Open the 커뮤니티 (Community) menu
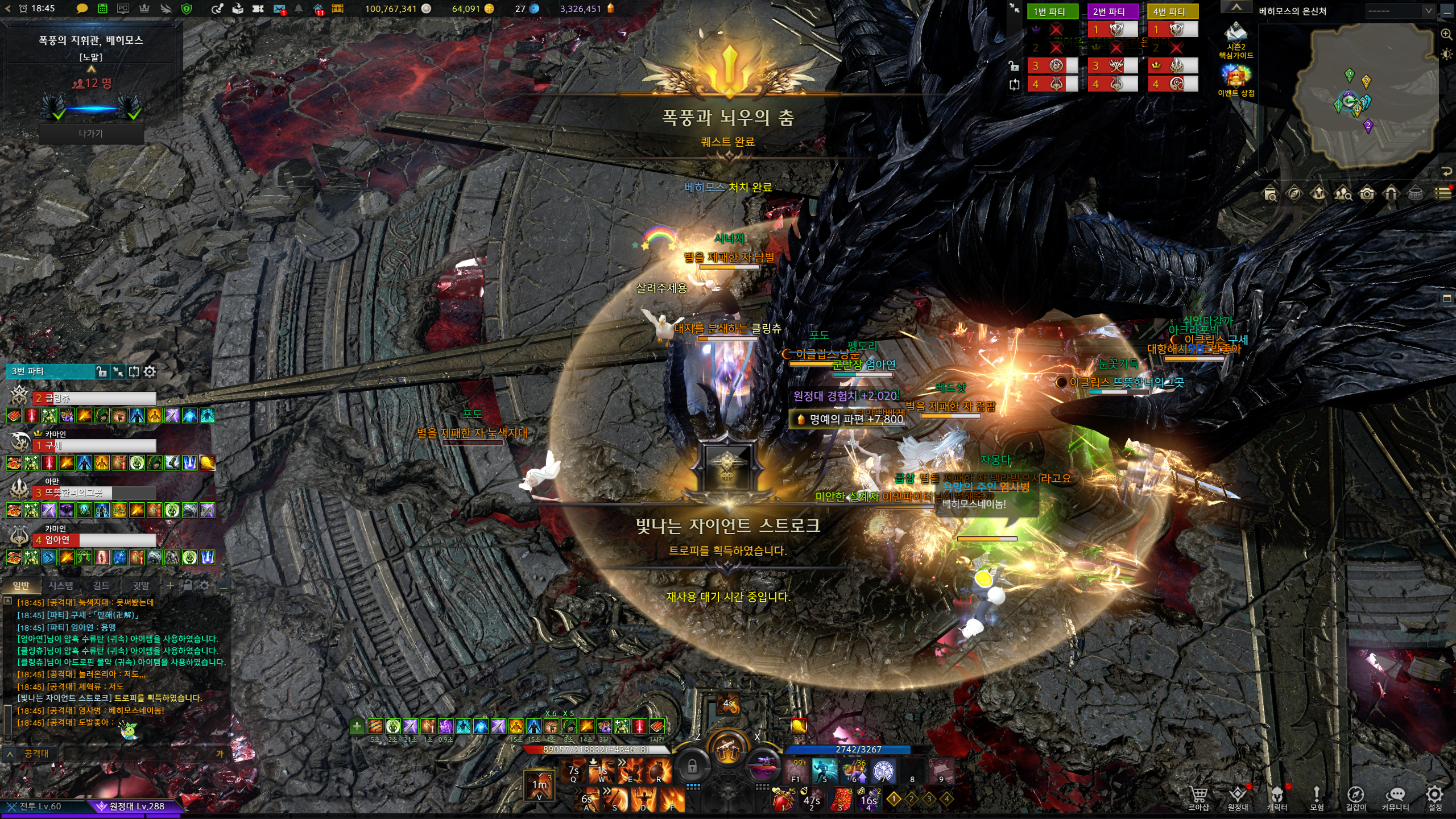The height and width of the screenshot is (819, 1456). click(1395, 796)
